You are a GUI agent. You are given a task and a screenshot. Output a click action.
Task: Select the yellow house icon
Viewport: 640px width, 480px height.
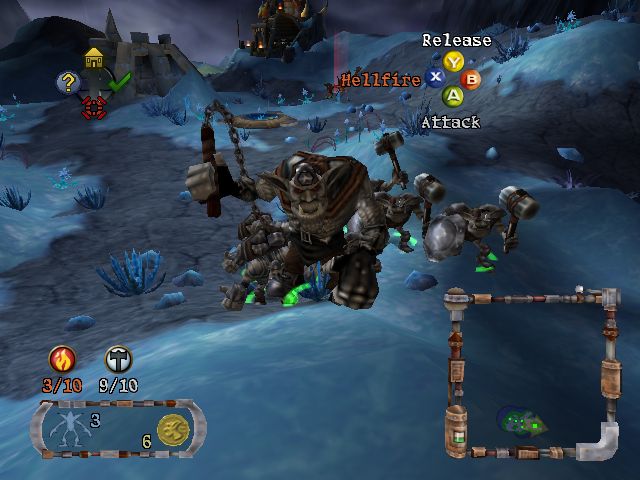[x=95, y=58]
